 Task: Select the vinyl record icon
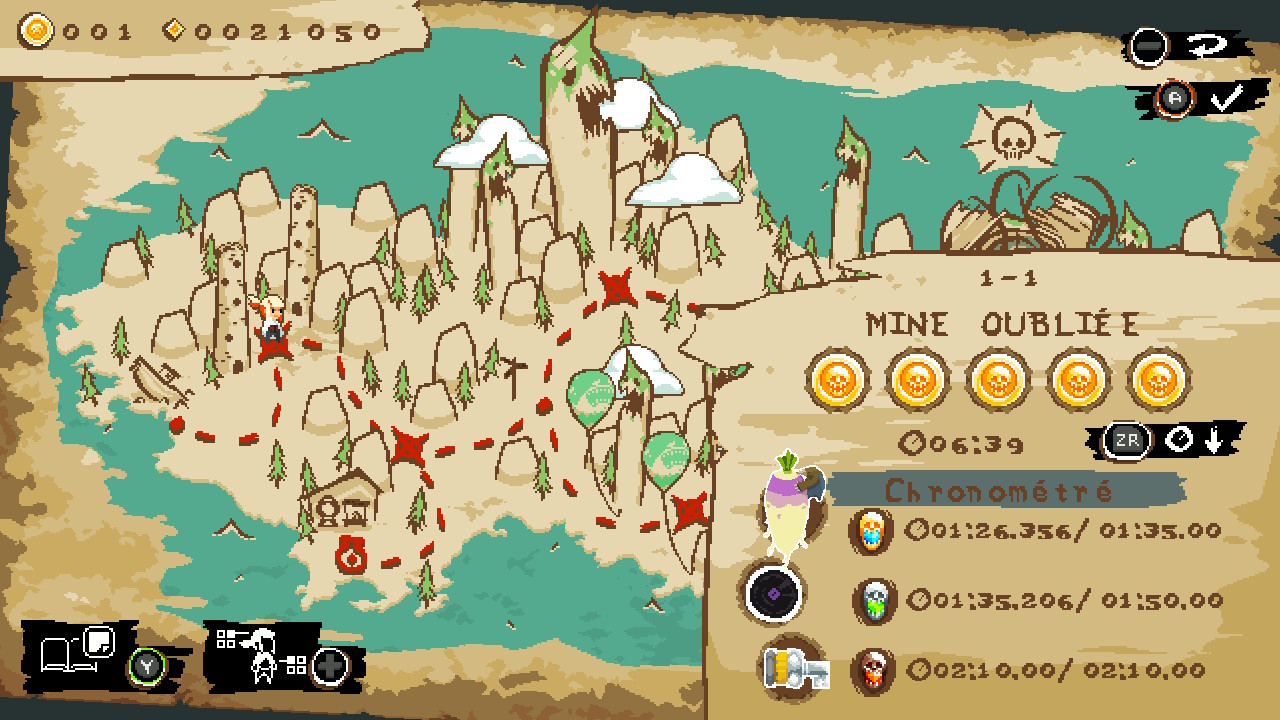pyautogui.click(x=773, y=594)
